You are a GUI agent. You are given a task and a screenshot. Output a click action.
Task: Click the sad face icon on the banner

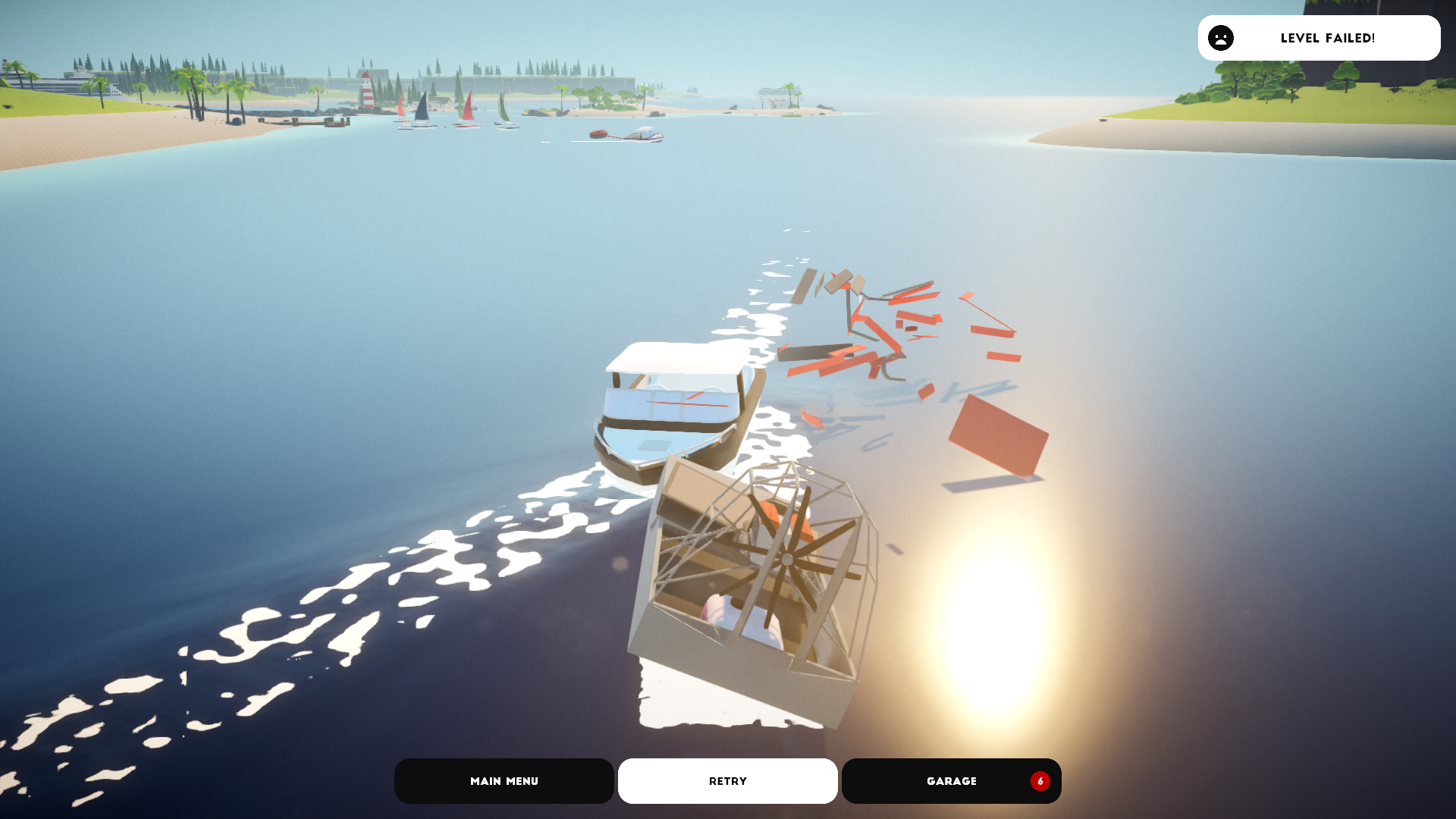click(x=1220, y=38)
